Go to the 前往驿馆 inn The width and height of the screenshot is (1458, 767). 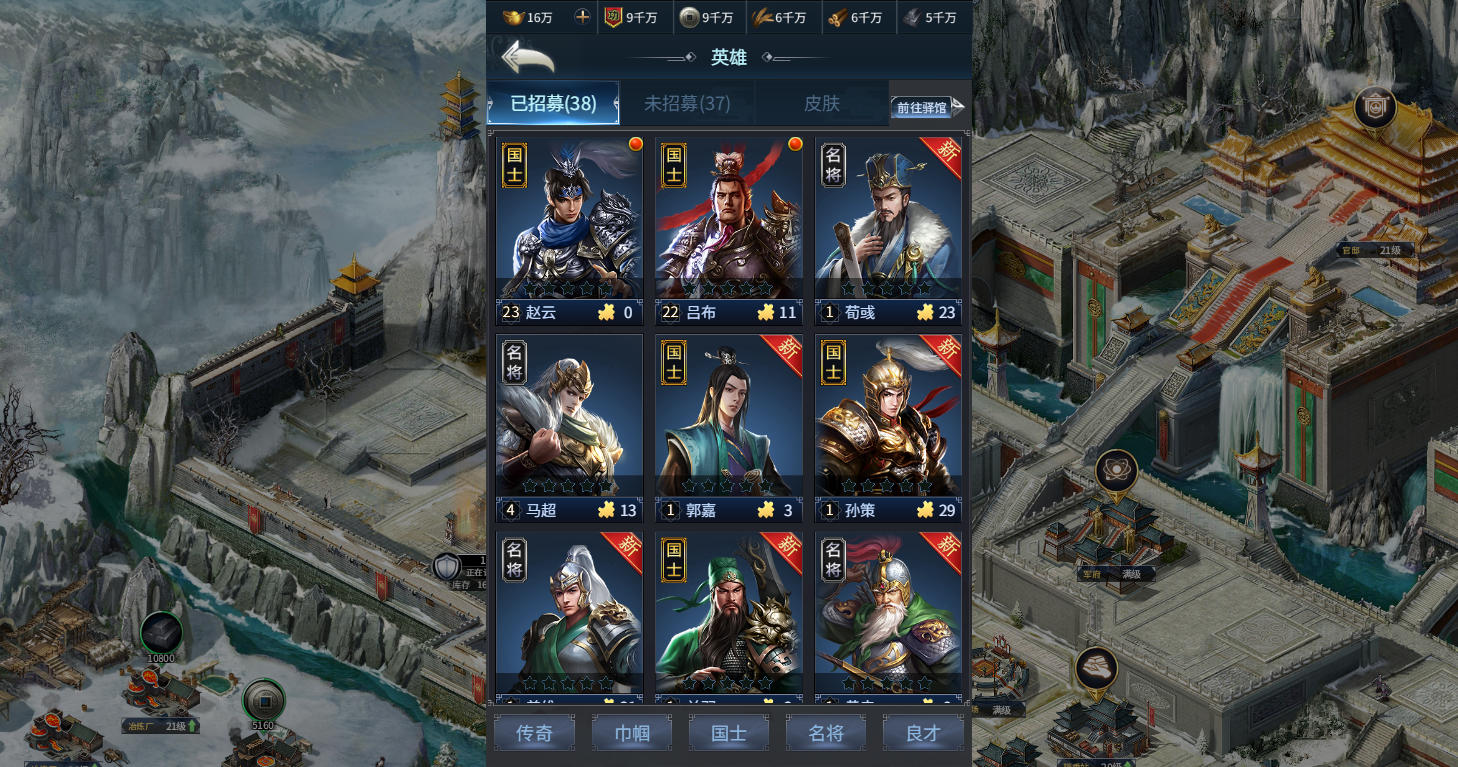928,107
